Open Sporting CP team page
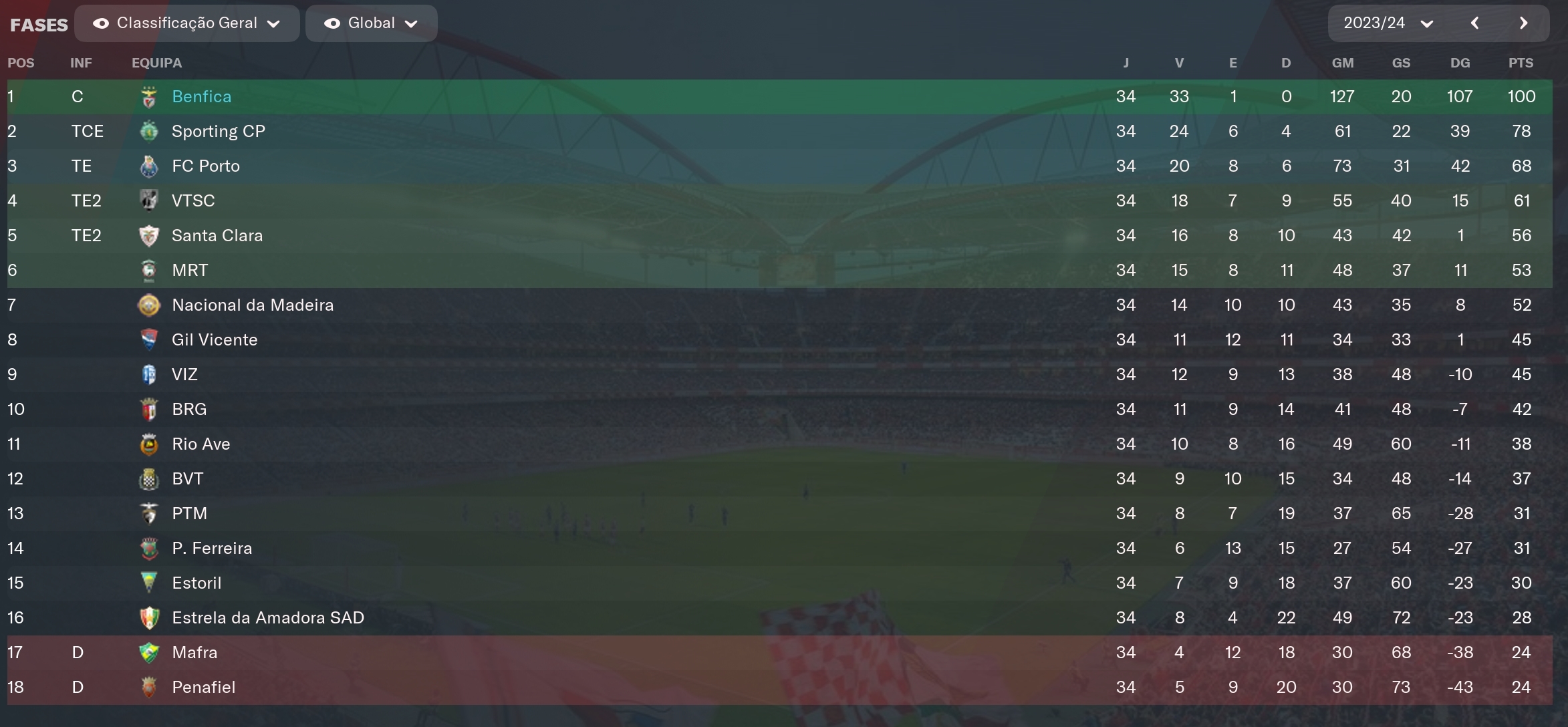 tap(218, 132)
